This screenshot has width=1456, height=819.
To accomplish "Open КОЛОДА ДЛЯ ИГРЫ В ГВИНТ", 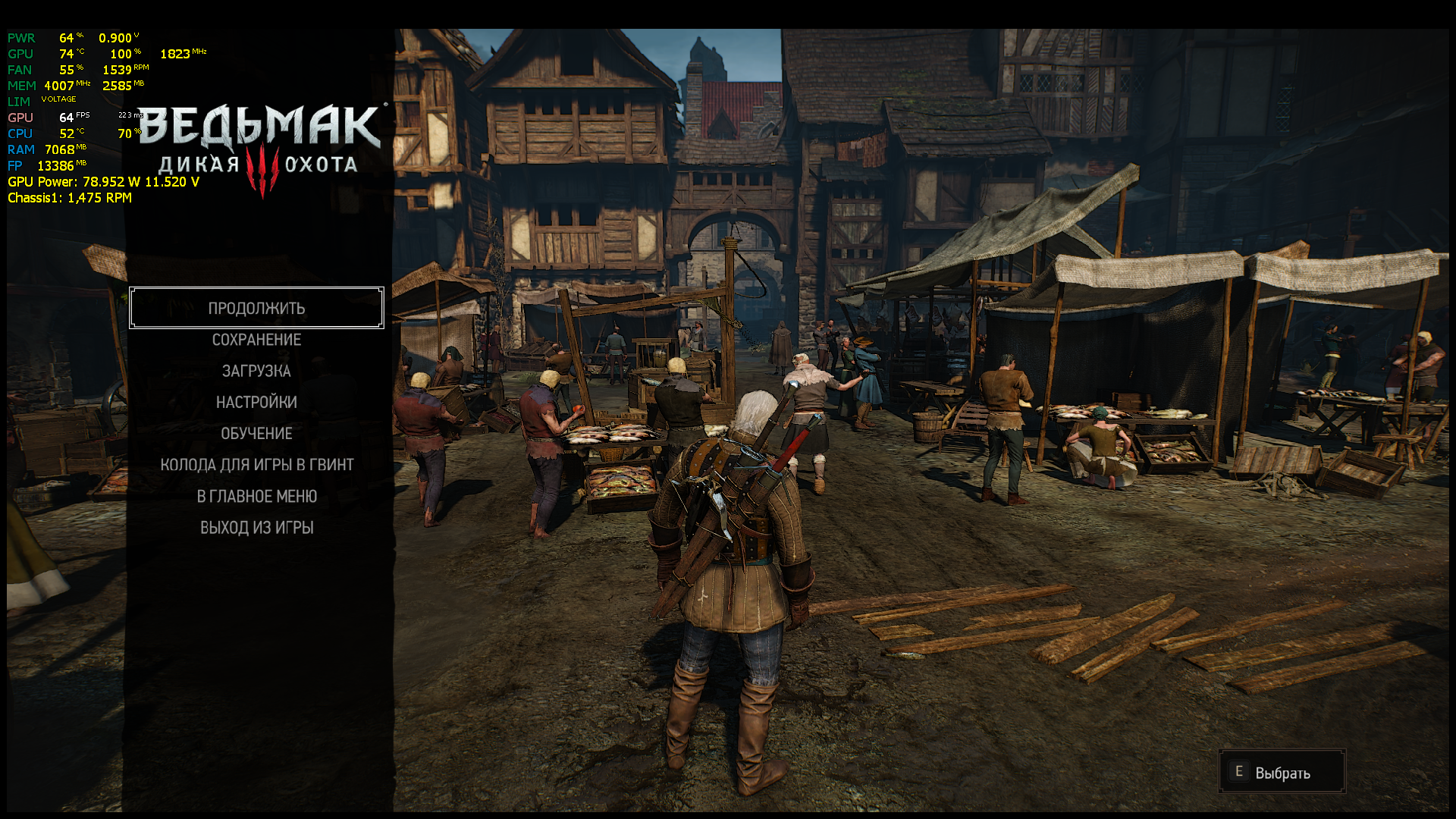I will (256, 465).
